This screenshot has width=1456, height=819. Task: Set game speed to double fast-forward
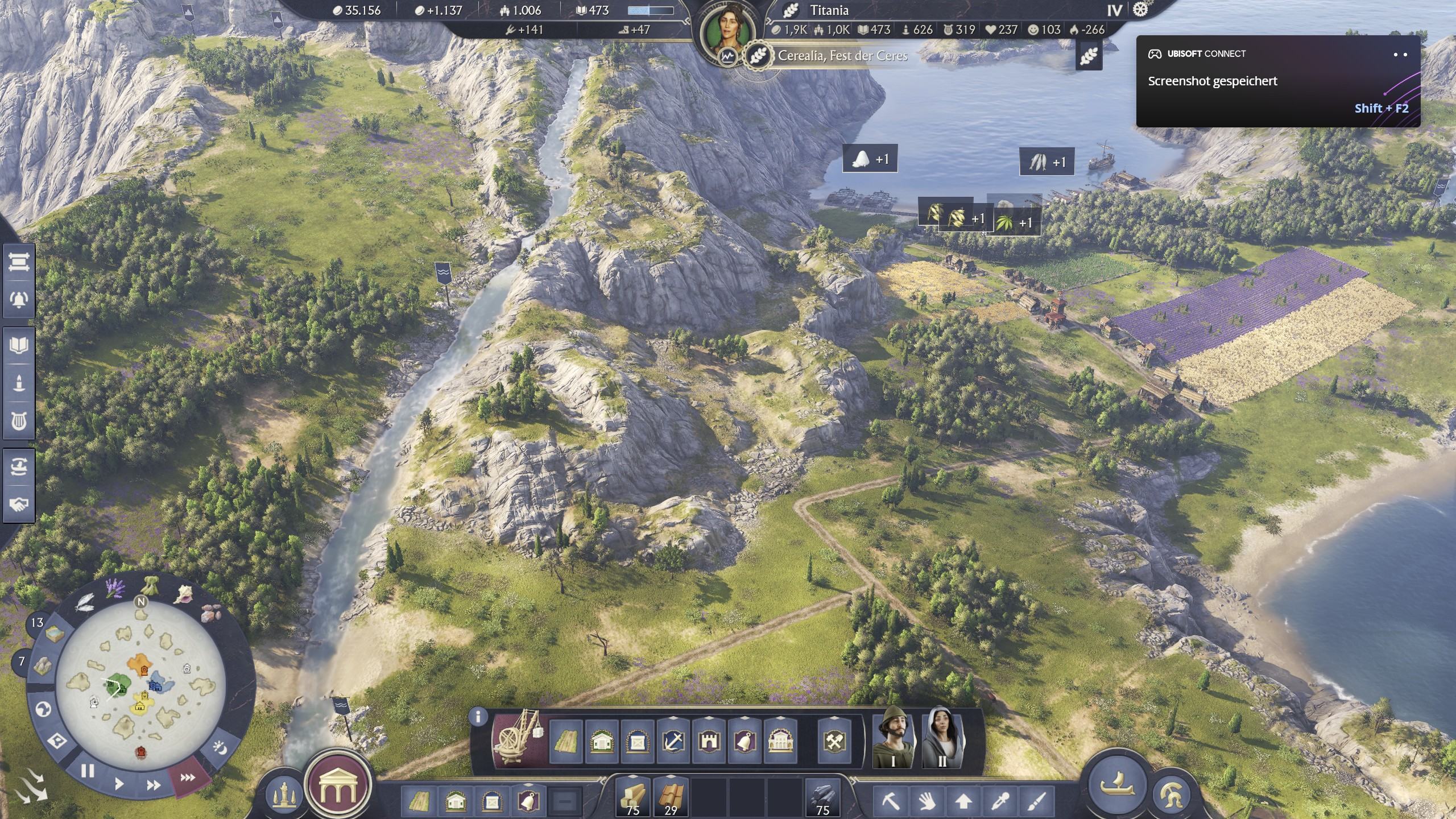point(153,785)
